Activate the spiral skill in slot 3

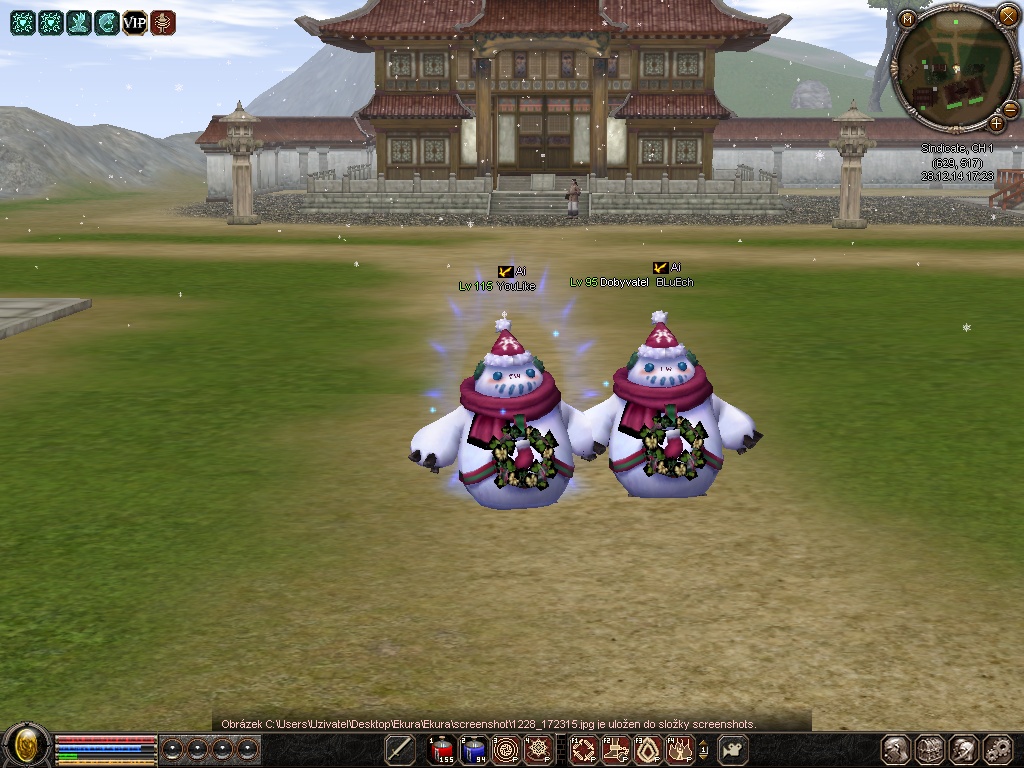tap(506, 750)
